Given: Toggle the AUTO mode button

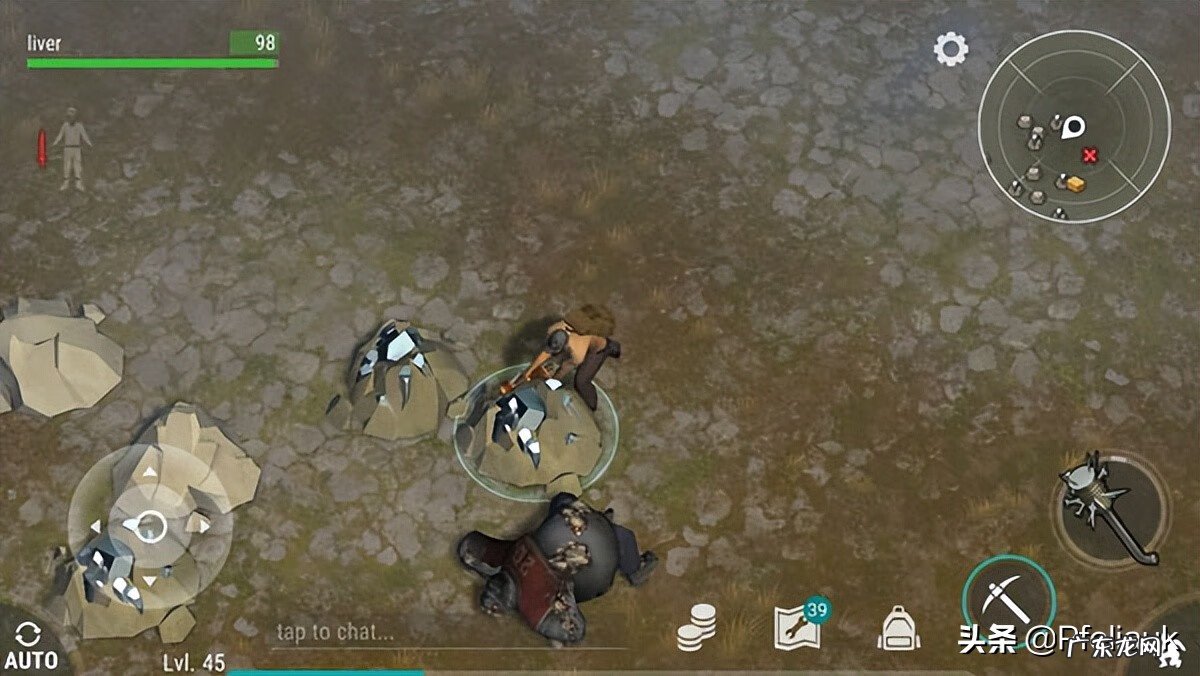Looking at the screenshot, I should (30, 646).
